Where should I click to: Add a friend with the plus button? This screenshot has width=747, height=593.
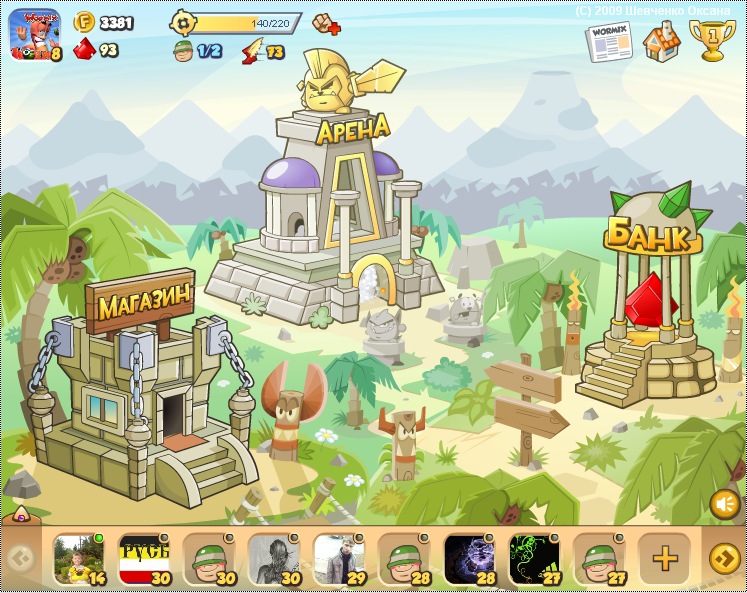(664, 559)
